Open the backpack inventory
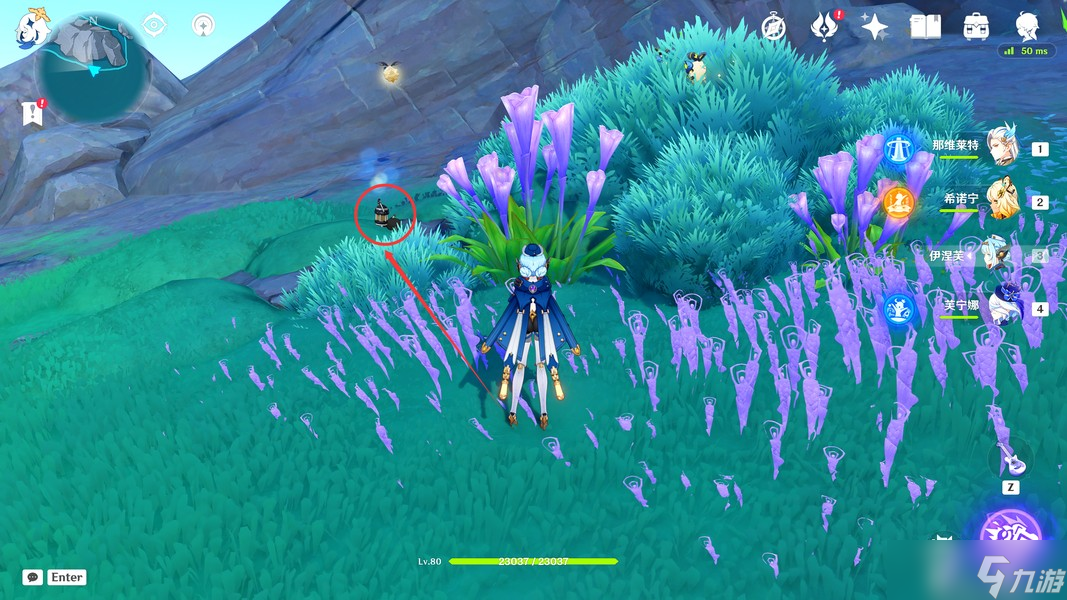The height and width of the screenshot is (600, 1067). coord(976,27)
